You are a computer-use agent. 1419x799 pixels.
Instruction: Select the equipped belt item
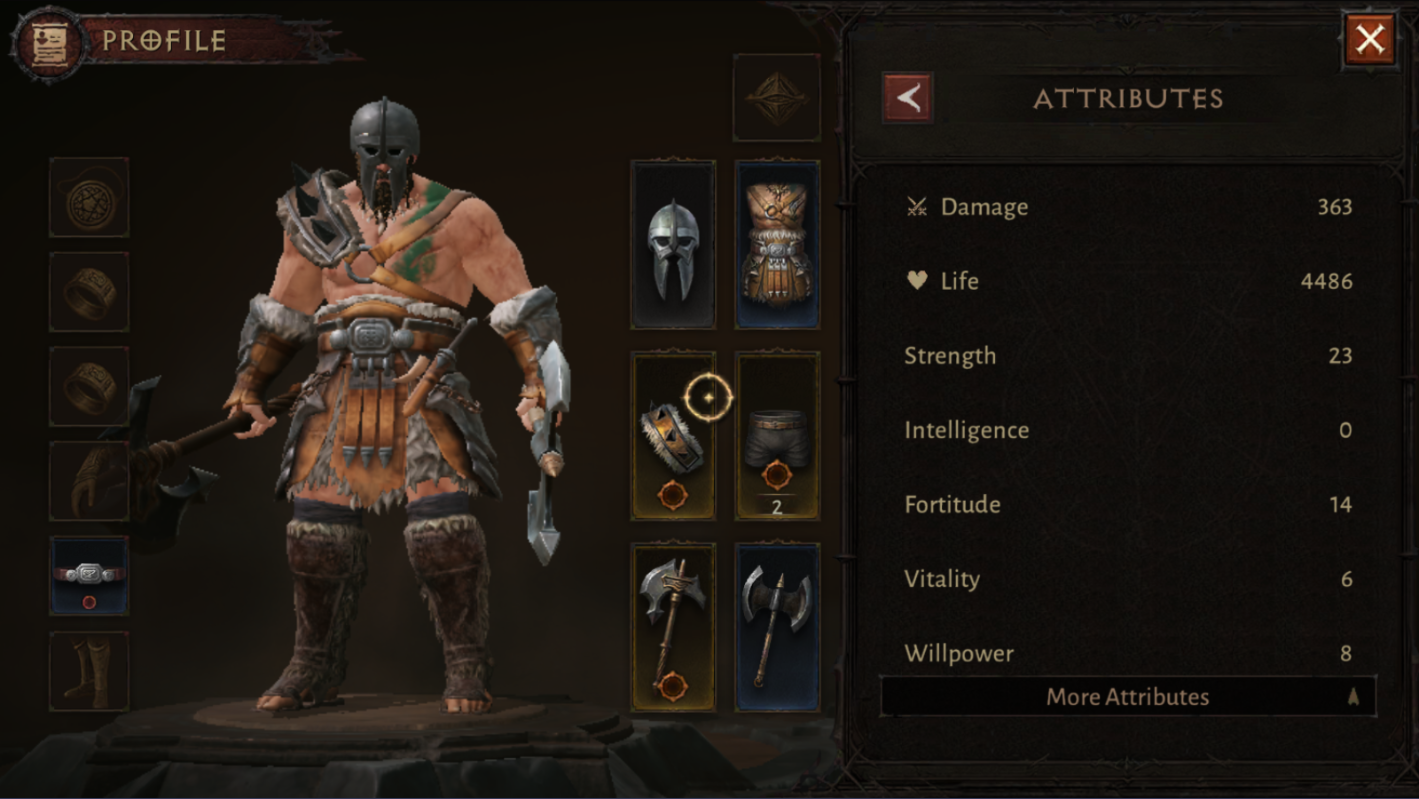coord(88,573)
